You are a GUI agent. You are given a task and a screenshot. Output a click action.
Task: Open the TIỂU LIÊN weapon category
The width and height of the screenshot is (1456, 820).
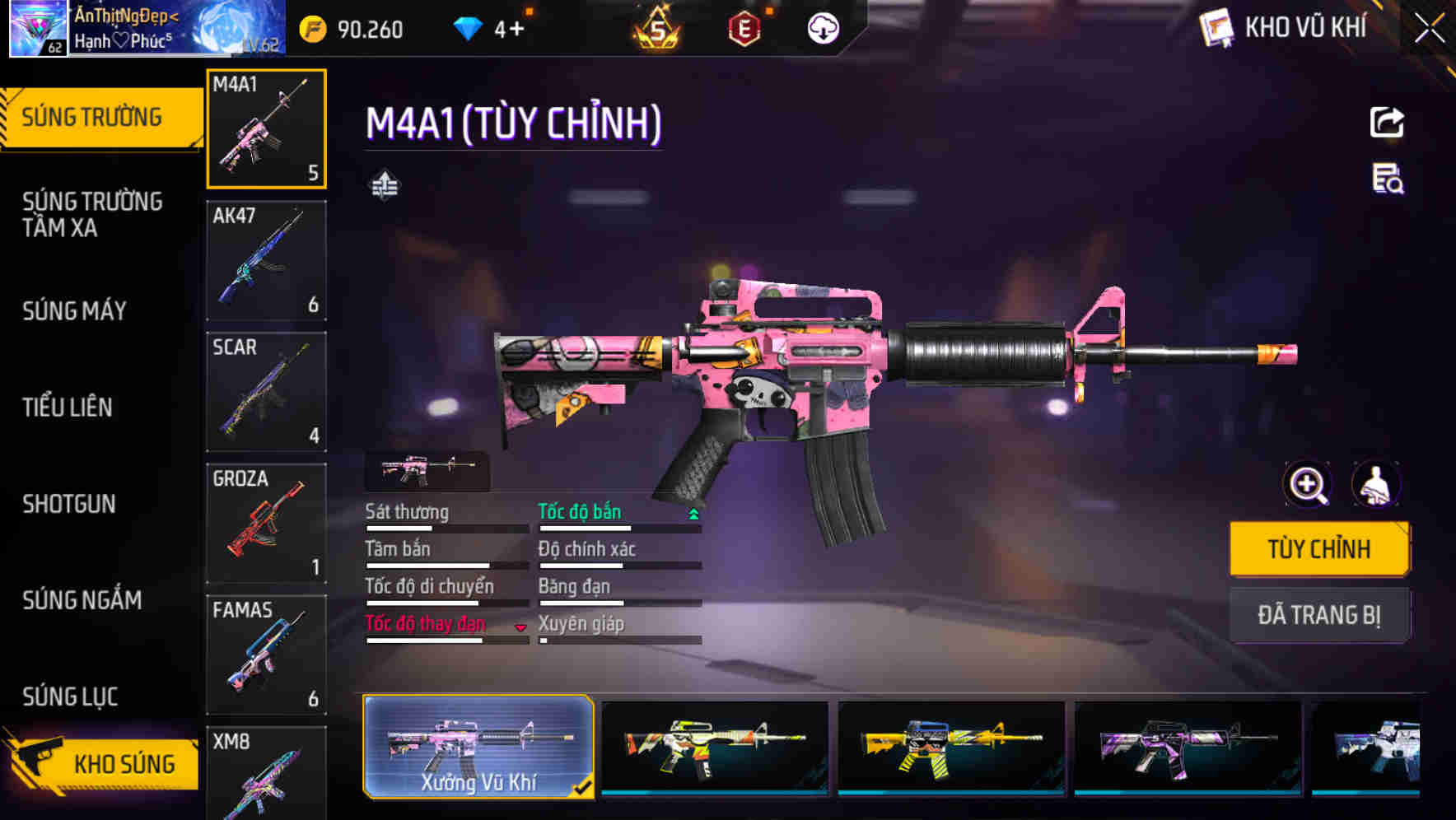tap(68, 407)
